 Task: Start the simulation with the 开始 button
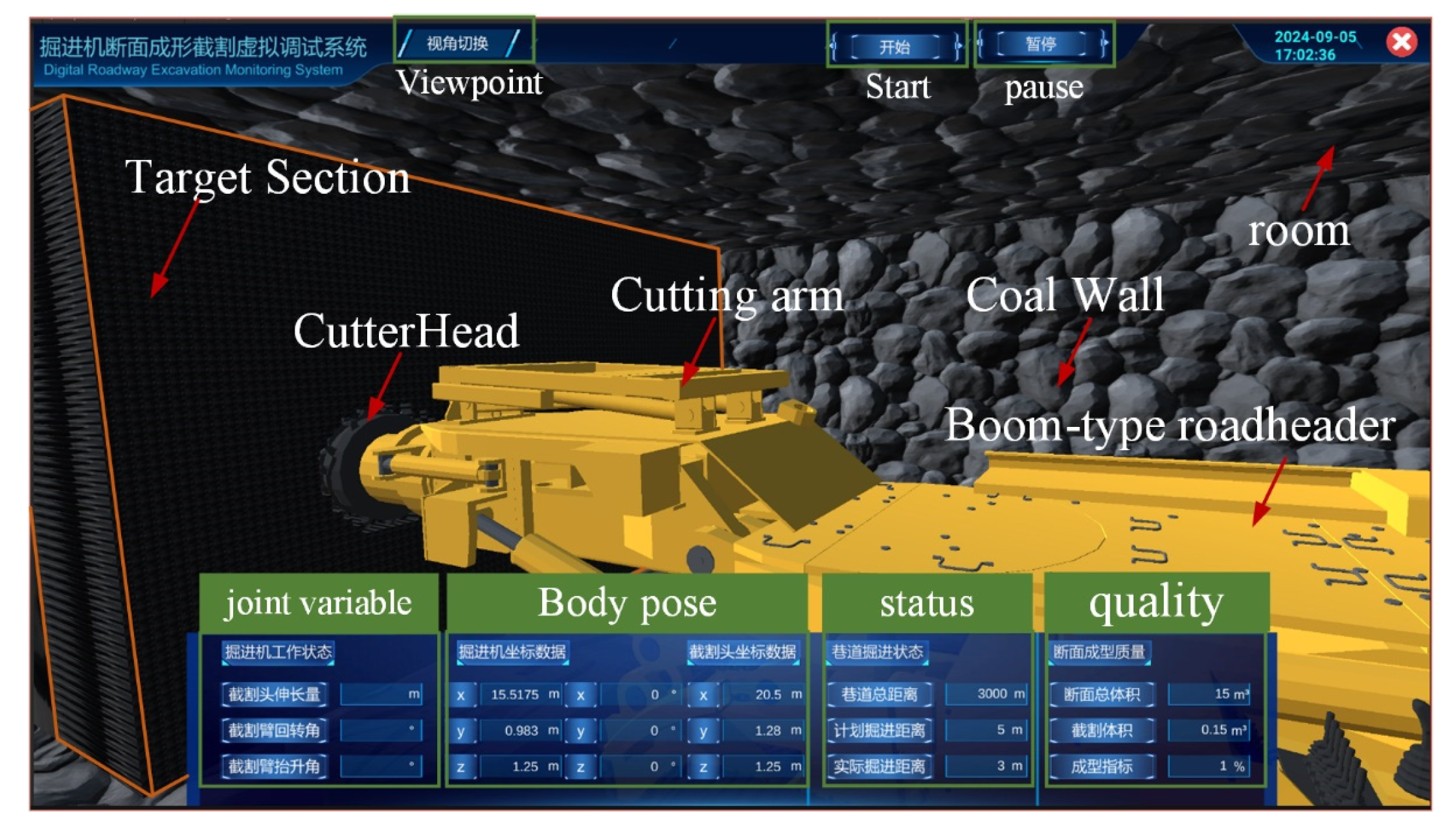(x=895, y=47)
